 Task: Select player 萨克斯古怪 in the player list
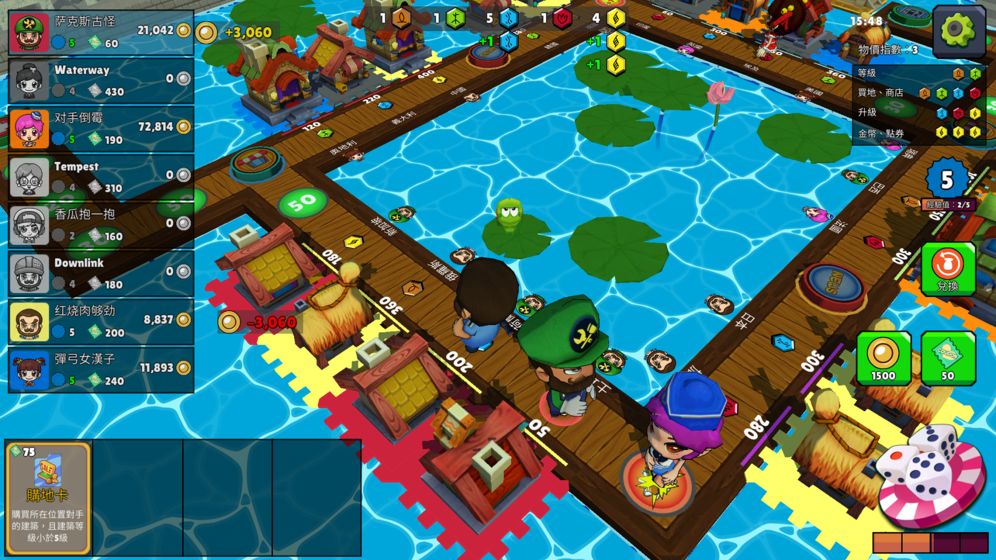click(100, 34)
